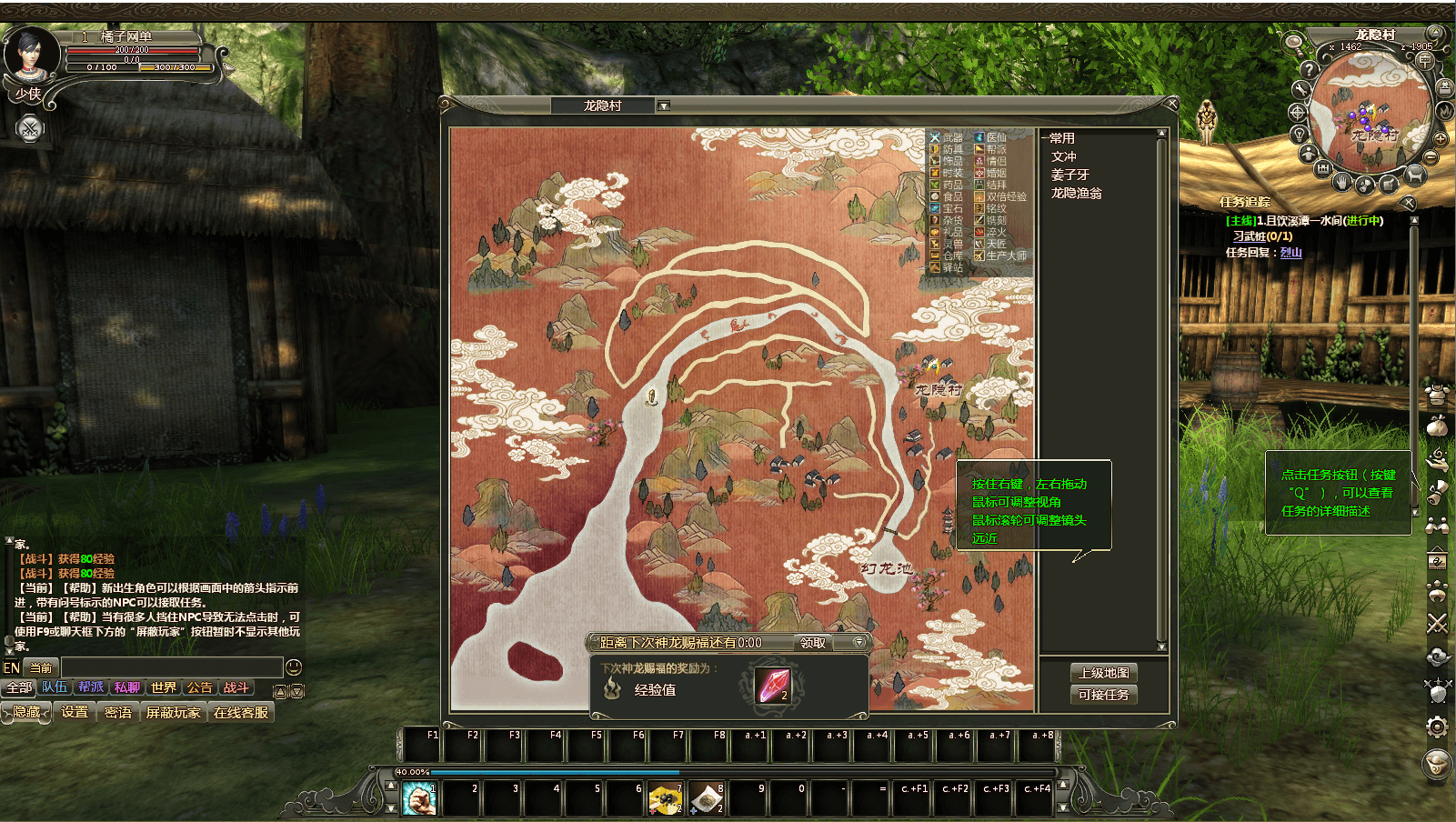Open the chat emoji smiley picker

294,667
